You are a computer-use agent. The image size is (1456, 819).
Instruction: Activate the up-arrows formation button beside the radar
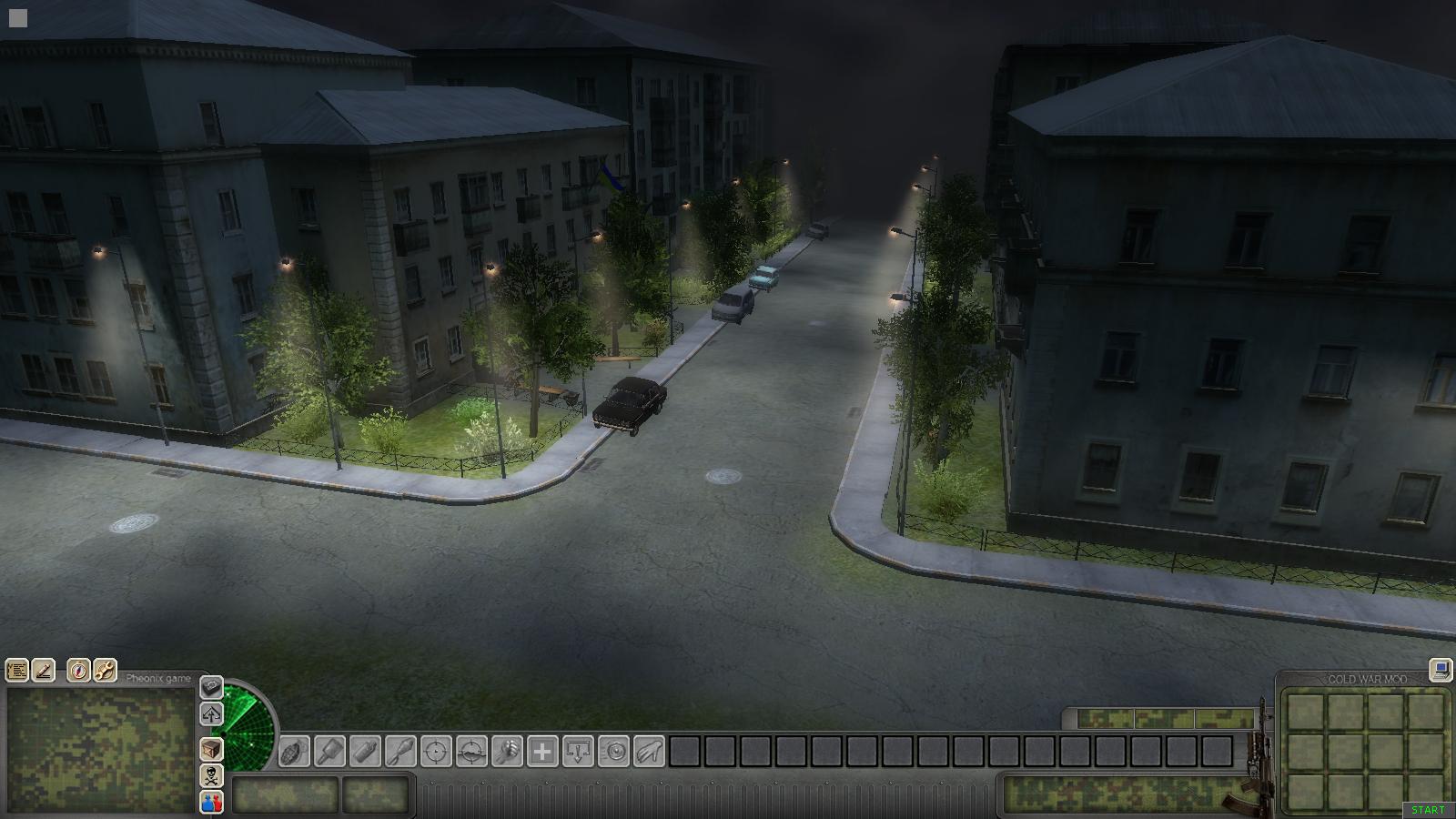click(x=211, y=714)
